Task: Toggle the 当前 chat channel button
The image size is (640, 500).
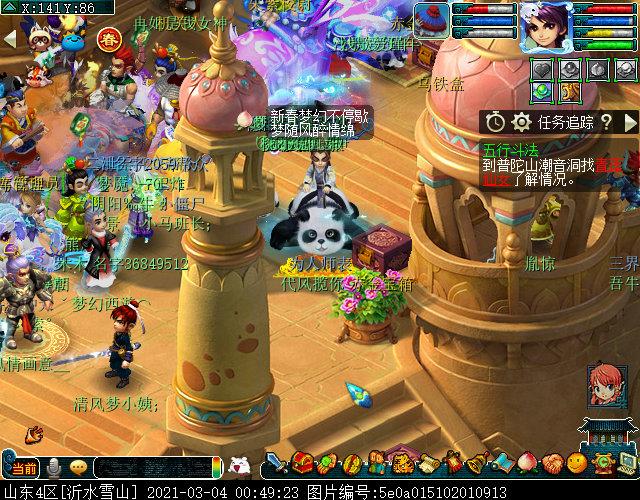Action: pyautogui.click(x=22, y=467)
